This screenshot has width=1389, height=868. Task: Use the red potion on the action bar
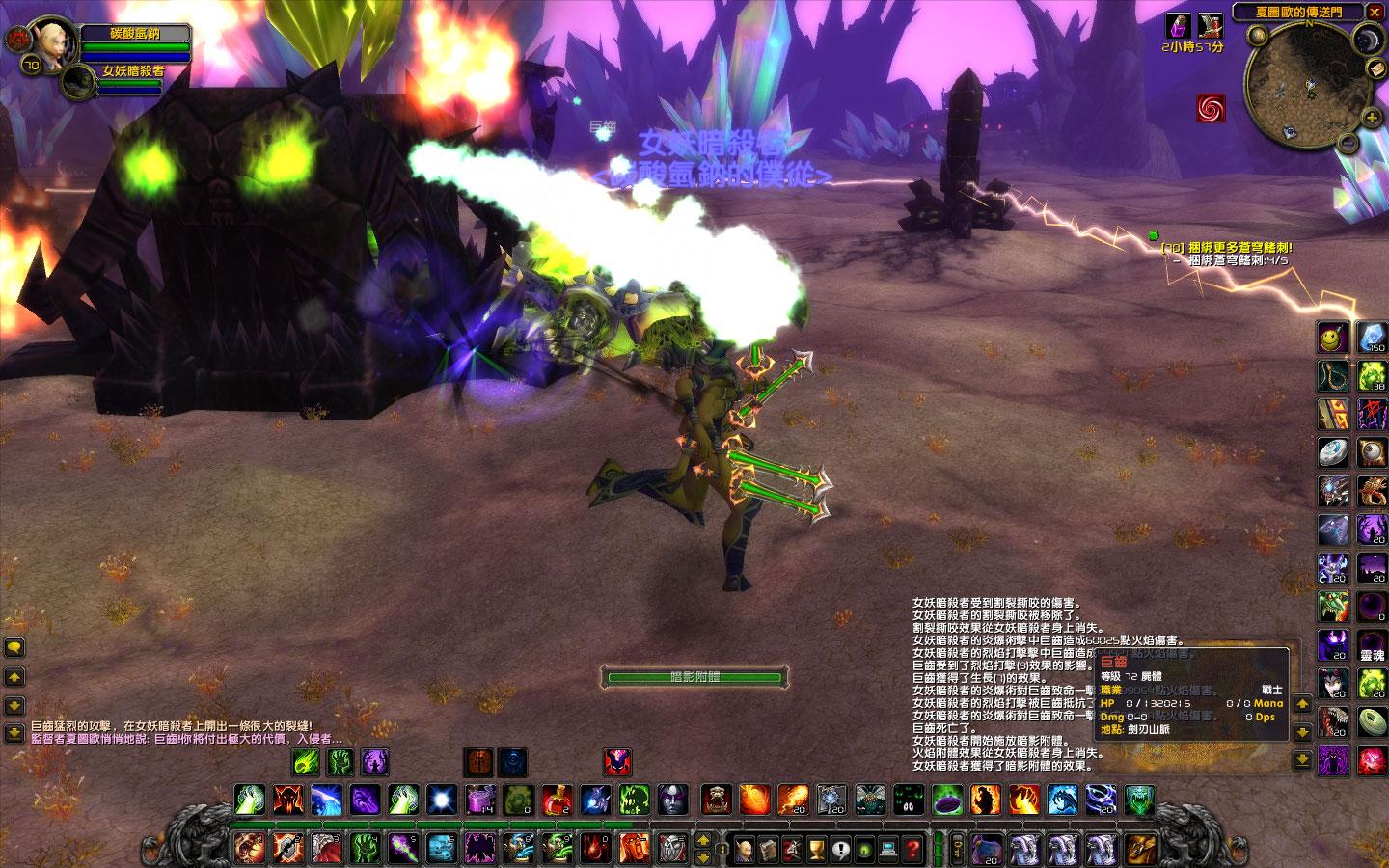(556, 800)
